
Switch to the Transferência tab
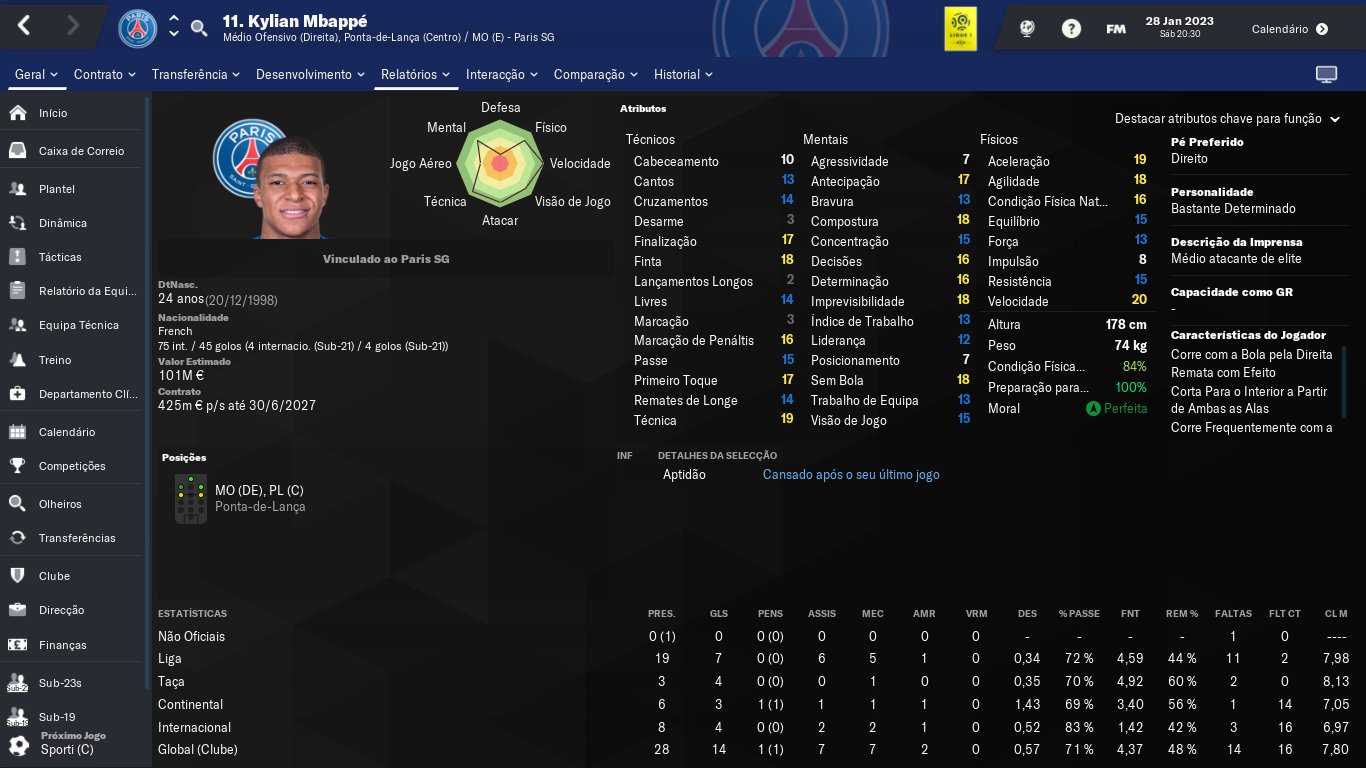[x=196, y=75]
